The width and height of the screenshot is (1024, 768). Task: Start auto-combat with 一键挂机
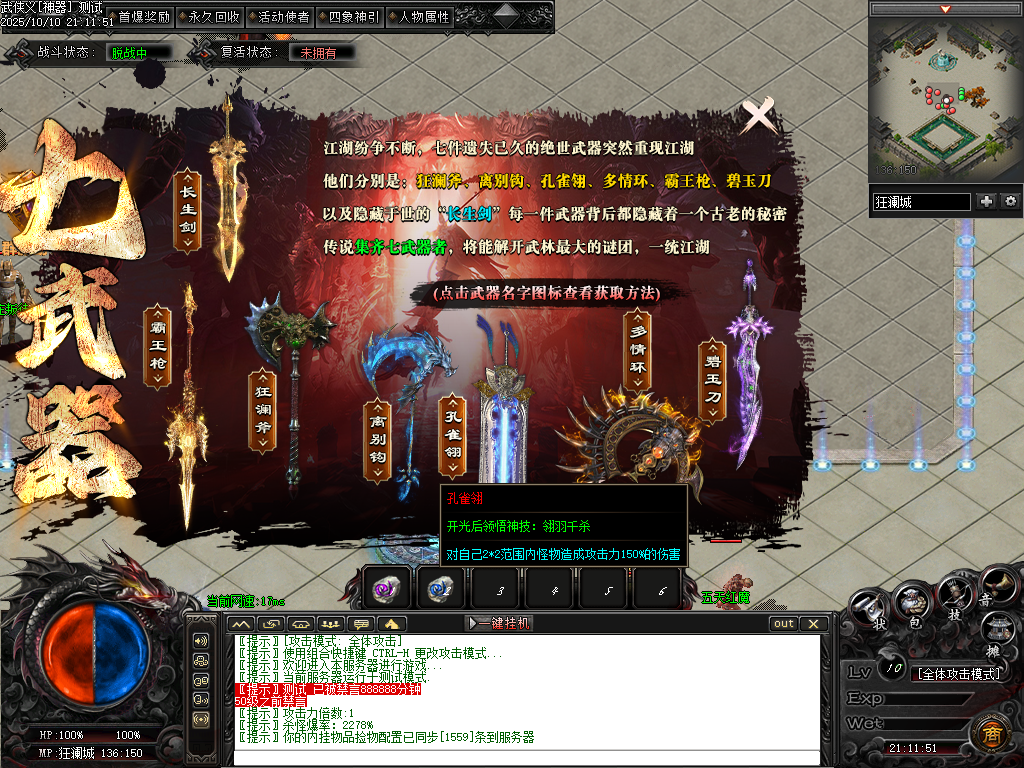[x=500, y=623]
